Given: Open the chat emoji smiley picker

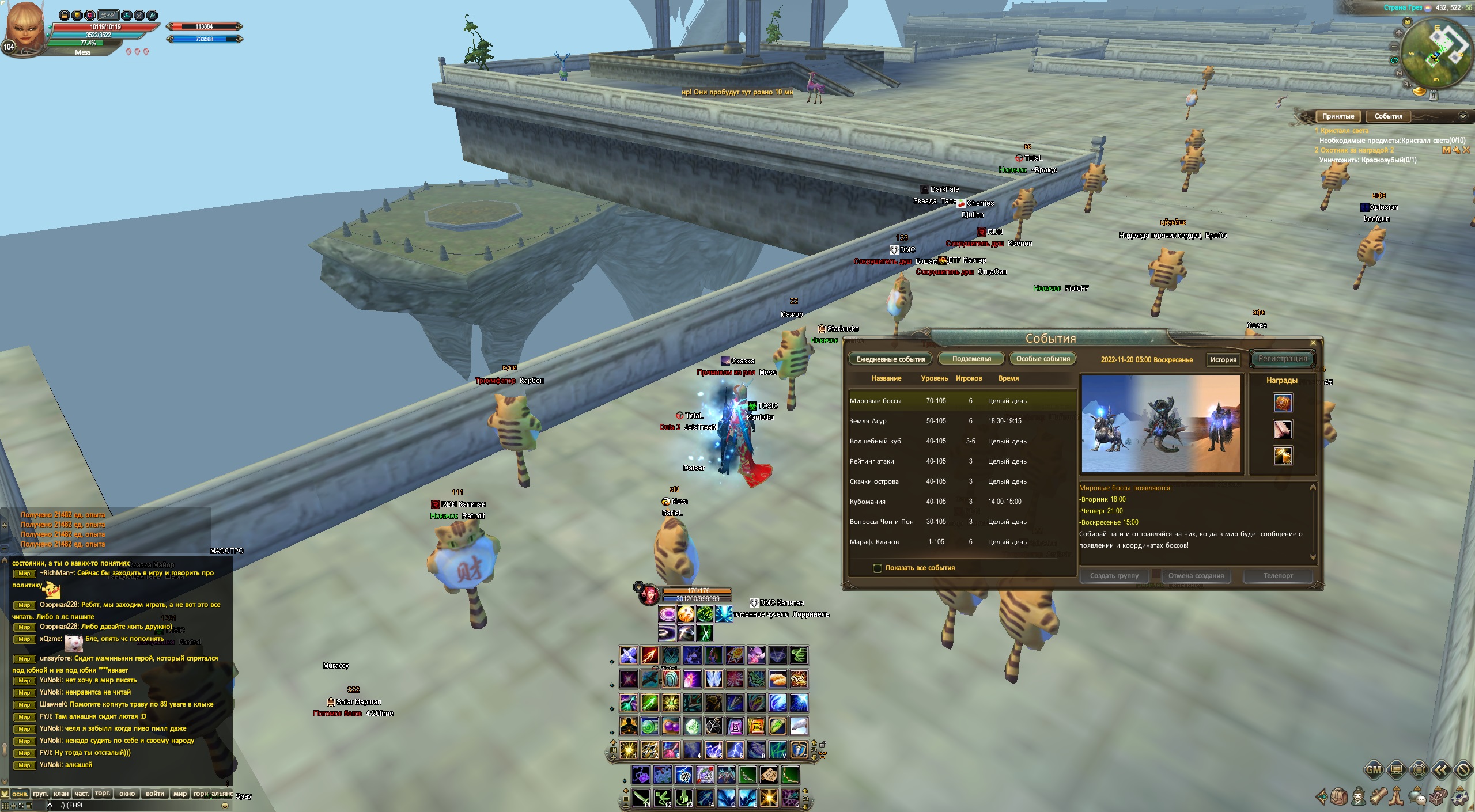Looking at the screenshot, I should [x=225, y=805].
